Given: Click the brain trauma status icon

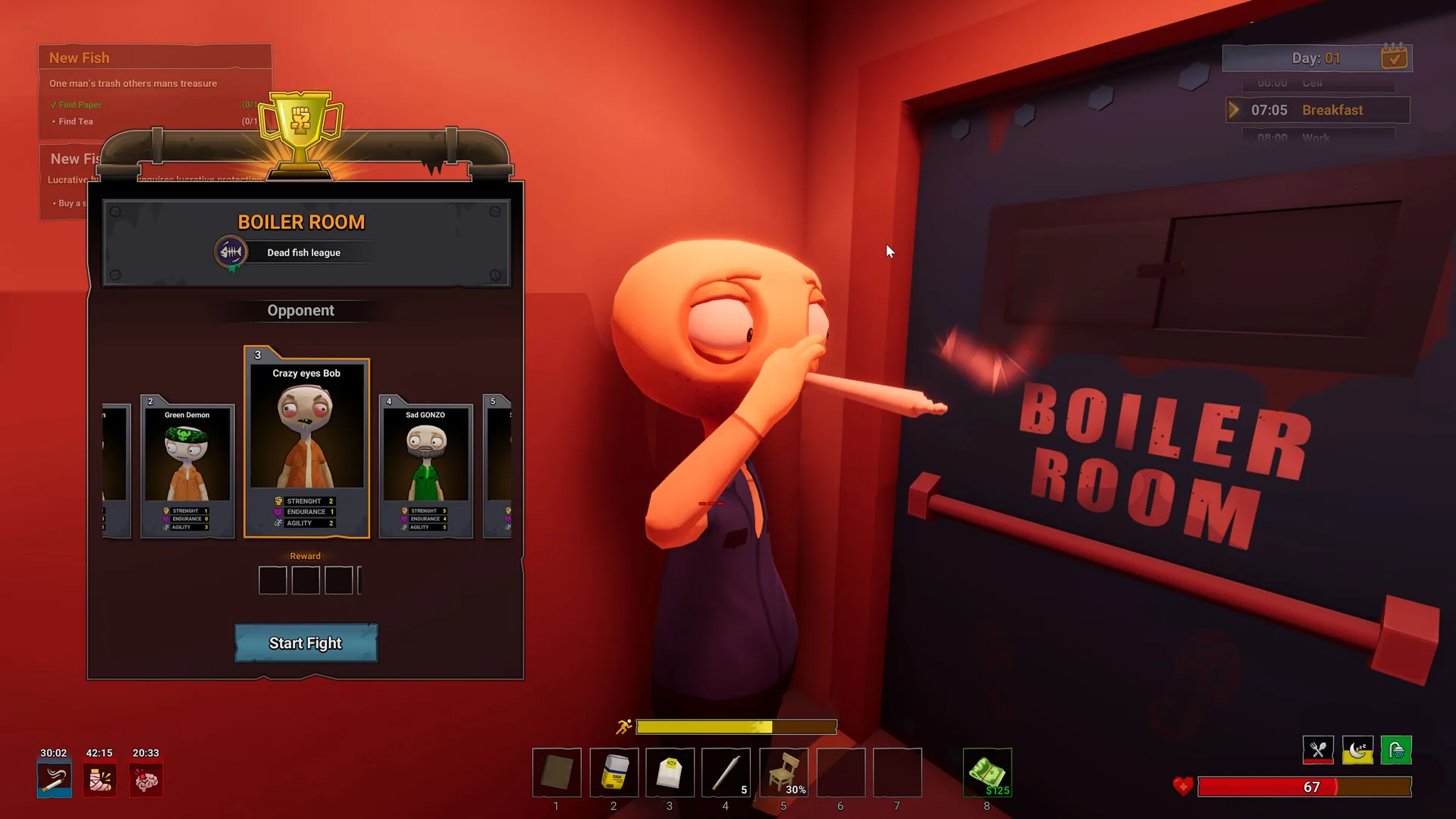Looking at the screenshot, I should (146, 779).
